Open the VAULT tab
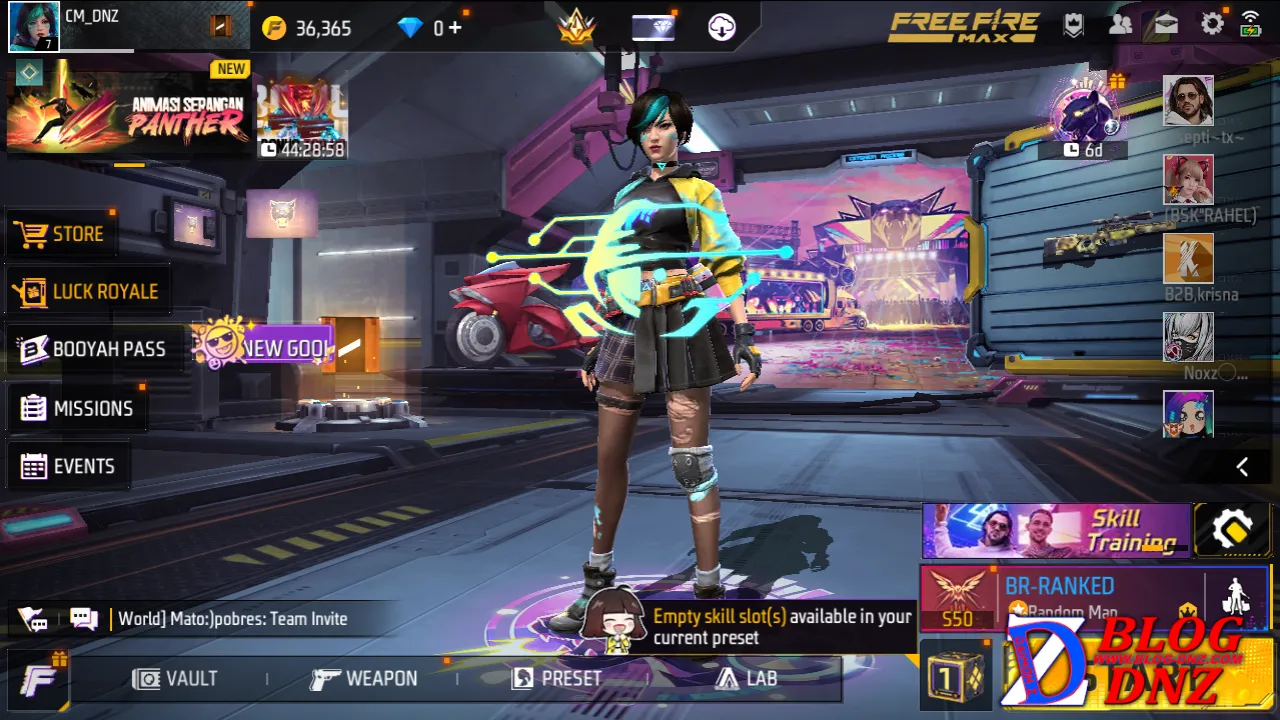The height and width of the screenshot is (720, 1280). pyautogui.click(x=175, y=679)
